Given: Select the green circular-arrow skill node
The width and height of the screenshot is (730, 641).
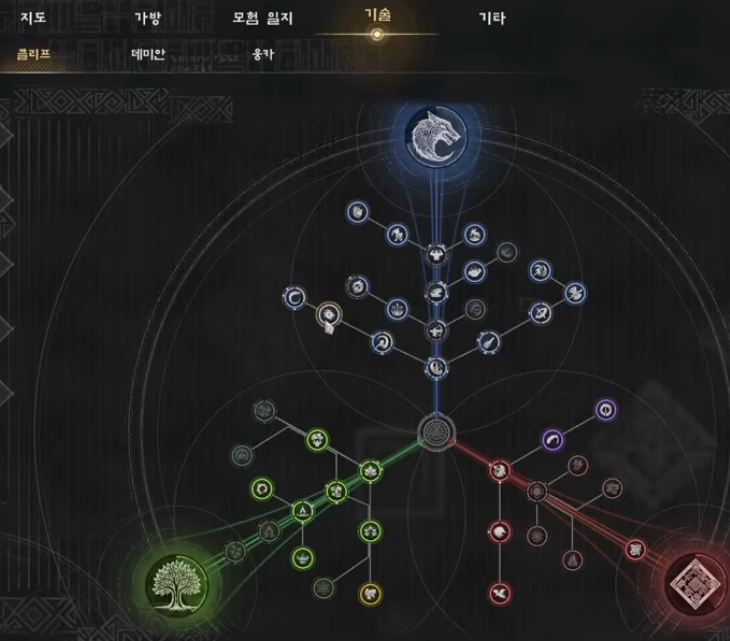Looking at the screenshot, I should tap(262, 489).
